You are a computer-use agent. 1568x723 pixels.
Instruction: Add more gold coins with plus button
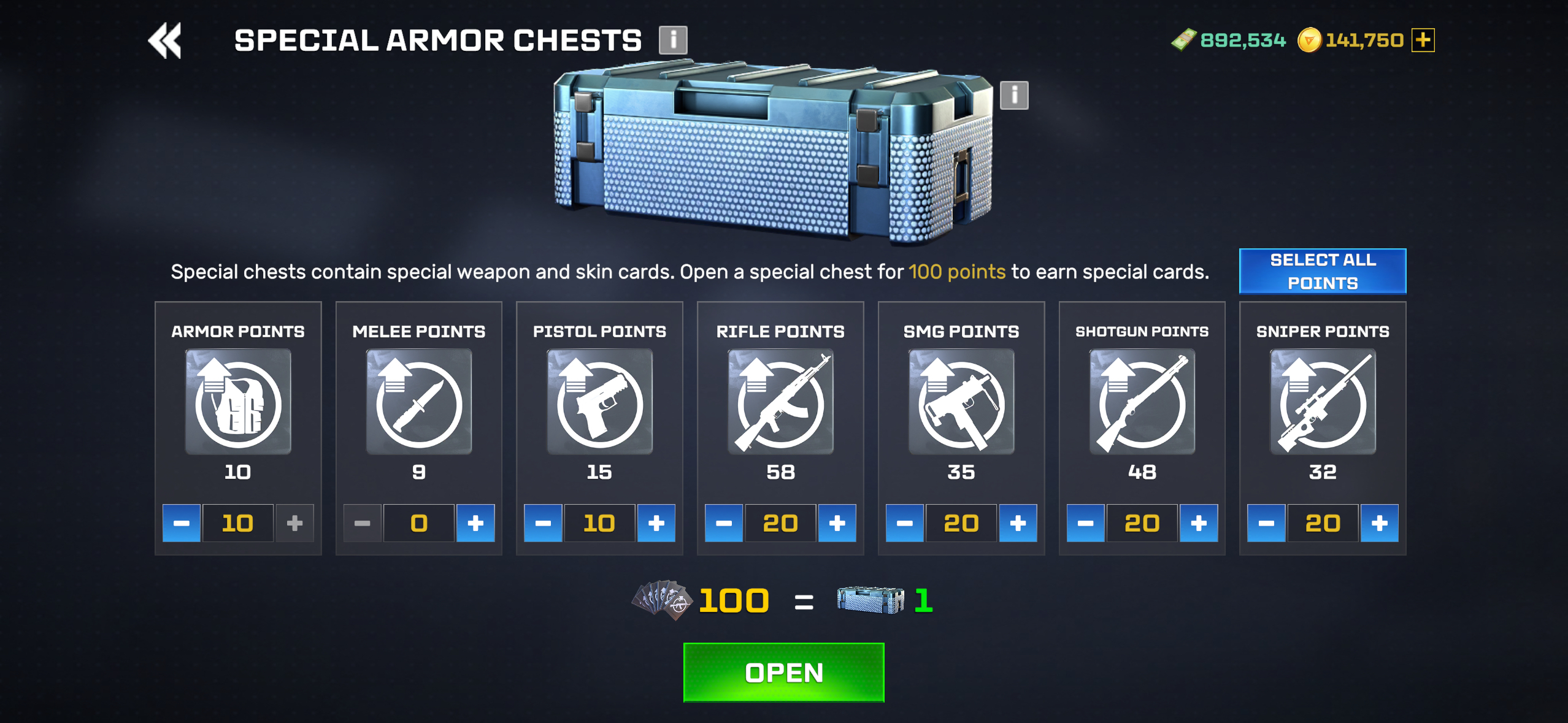1423,40
